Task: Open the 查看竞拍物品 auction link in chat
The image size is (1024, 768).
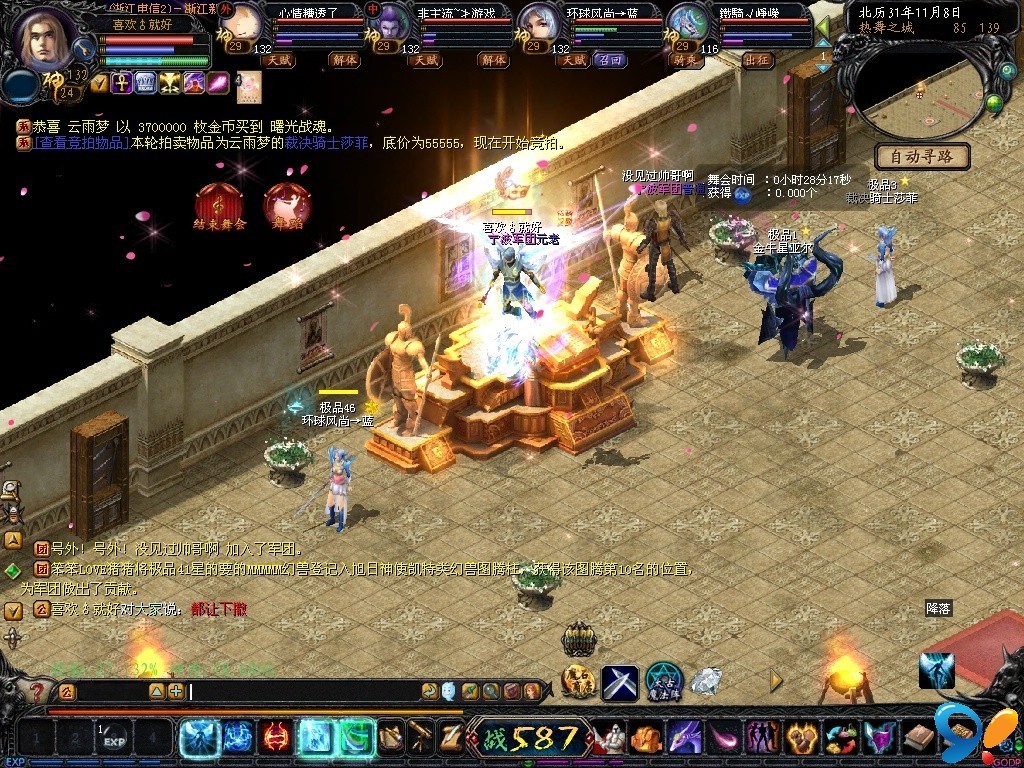Action: pyautogui.click(x=81, y=143)
